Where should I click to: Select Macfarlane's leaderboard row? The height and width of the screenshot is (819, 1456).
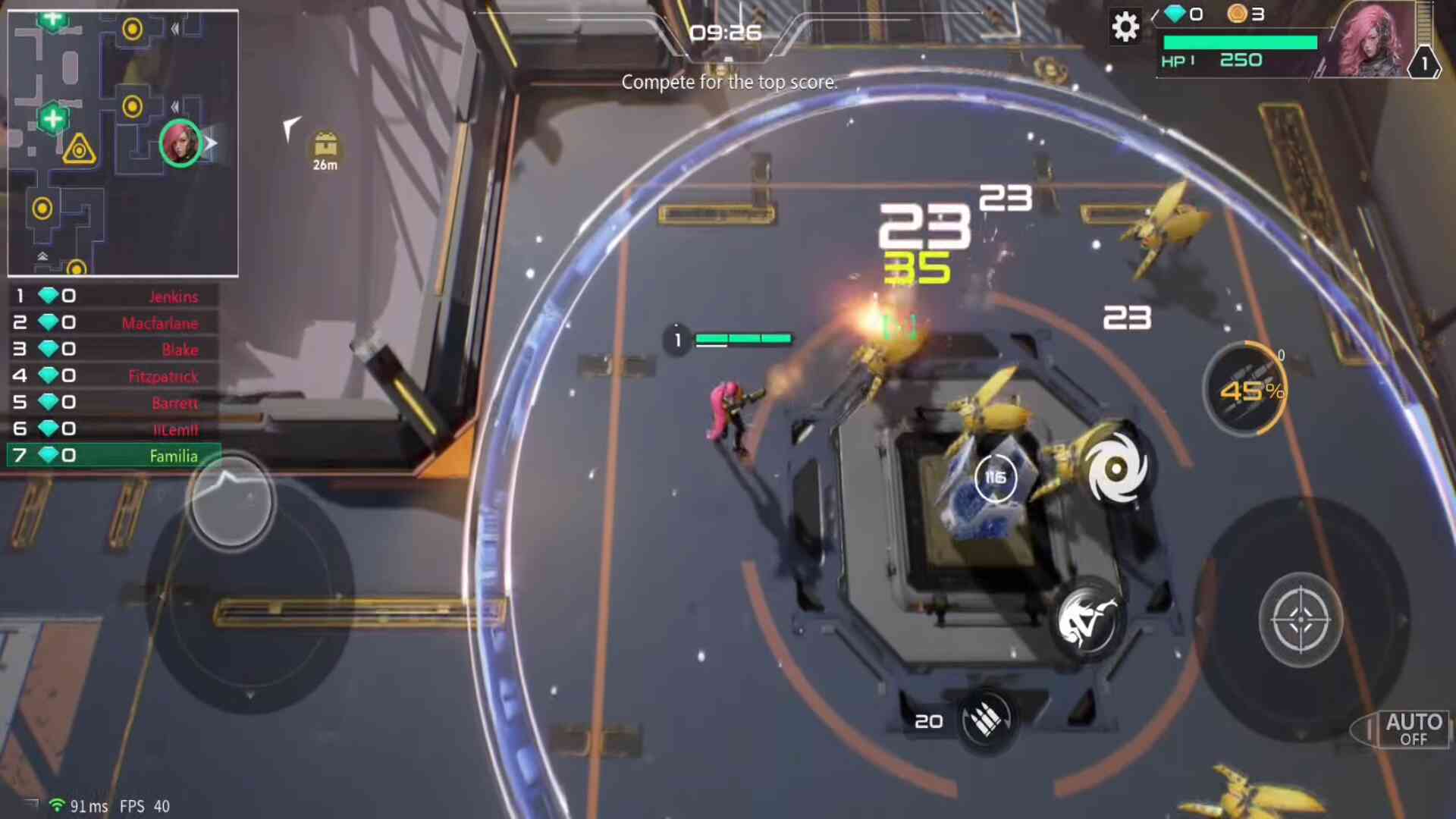point(114,322)
